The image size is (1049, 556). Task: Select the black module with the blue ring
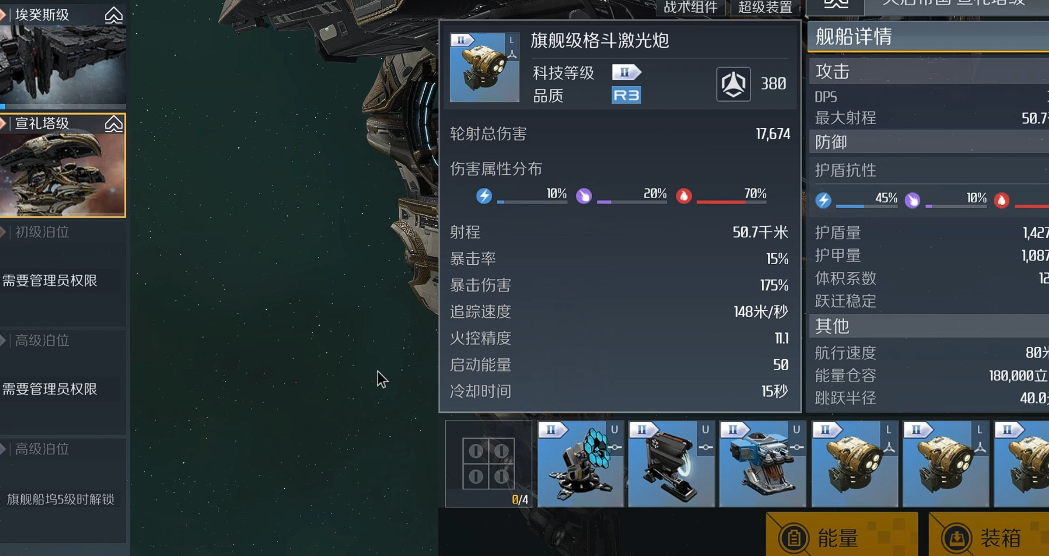[671, 464]
